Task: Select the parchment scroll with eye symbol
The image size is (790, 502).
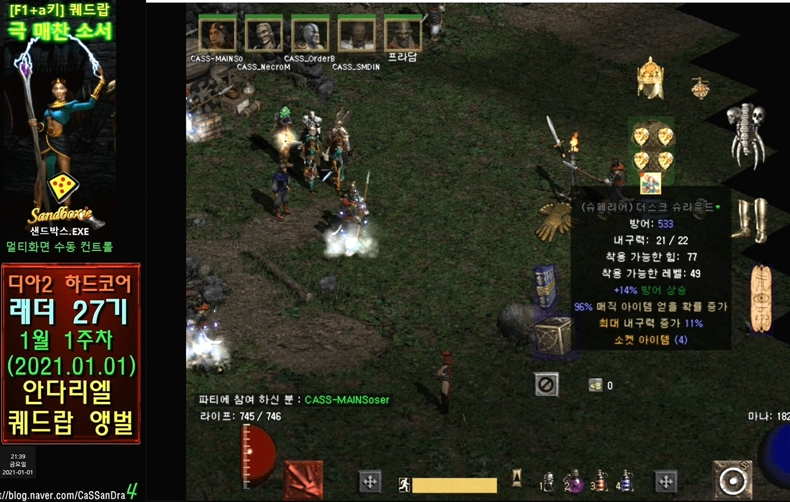Action: 760,298
